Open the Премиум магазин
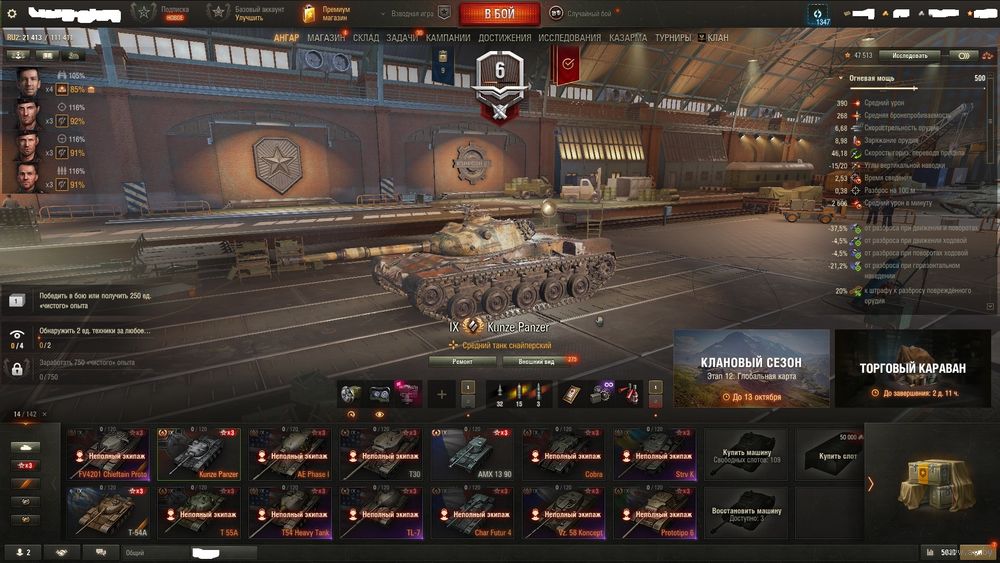The height and width of the screenshot is (563, 1000). click(327, 13)
